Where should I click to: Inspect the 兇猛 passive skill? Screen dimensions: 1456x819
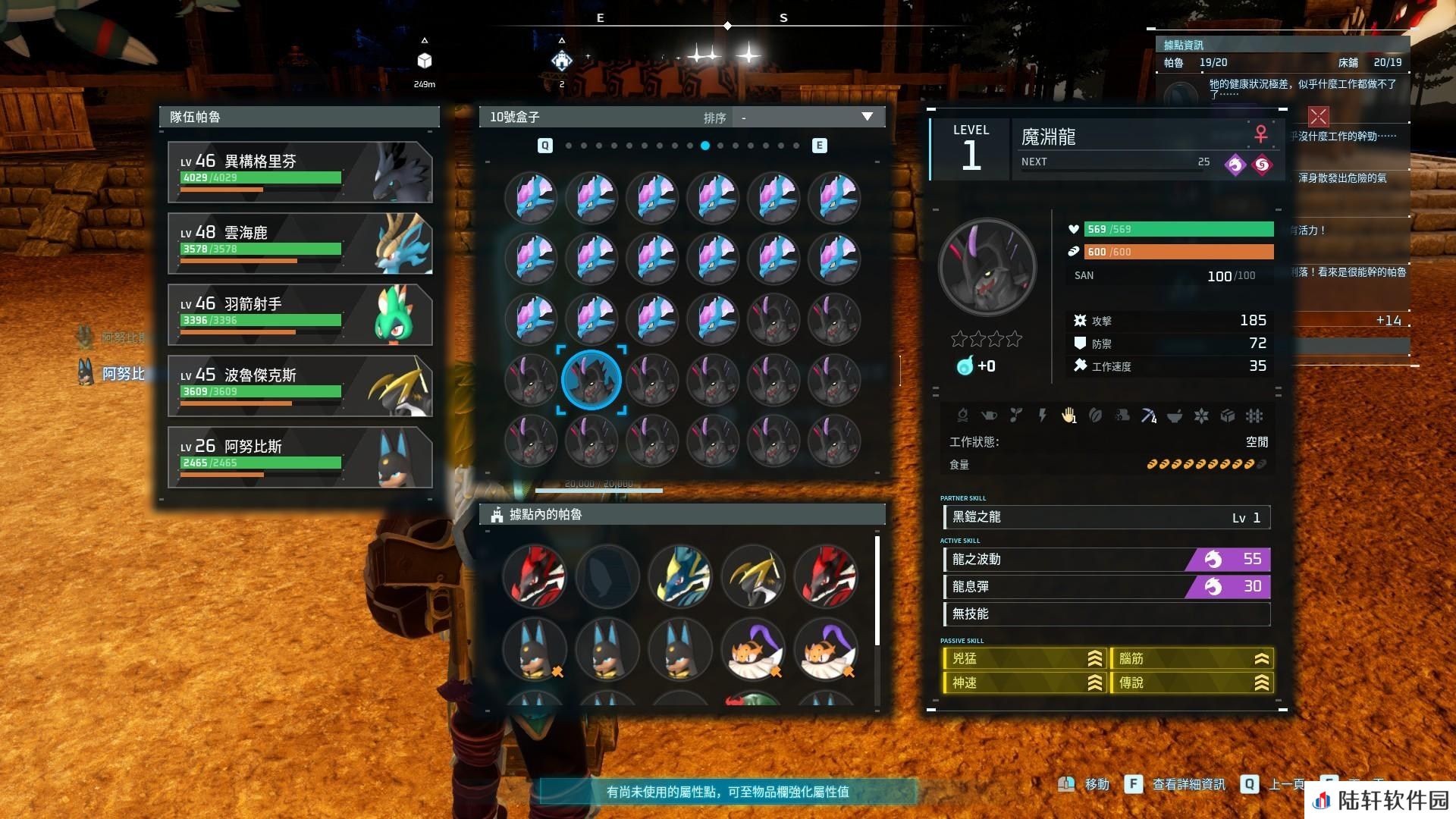coord(1024,659)
